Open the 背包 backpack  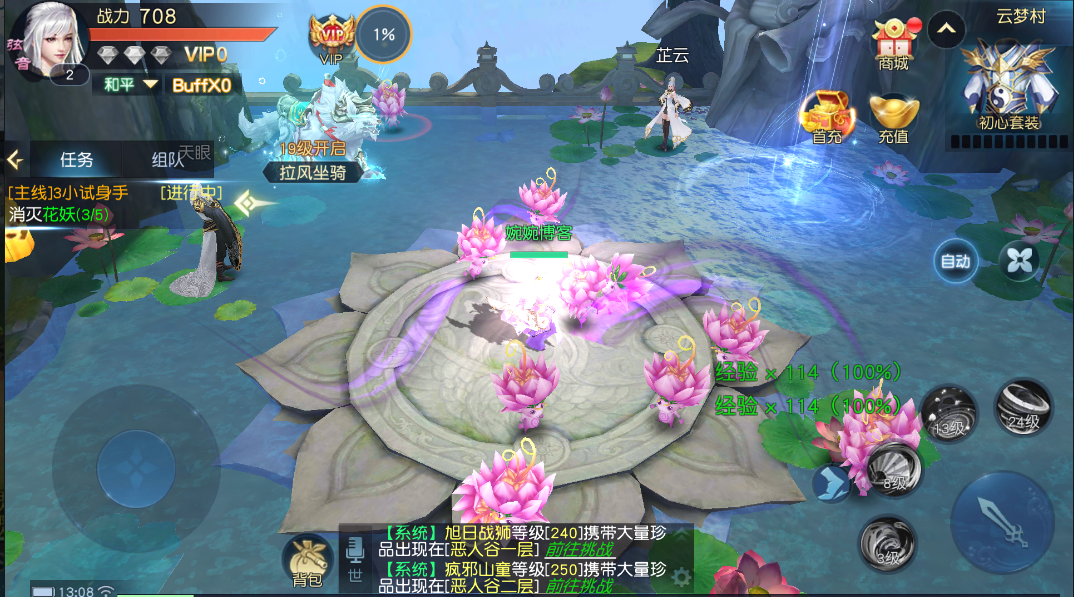click(x=307, y=561)
